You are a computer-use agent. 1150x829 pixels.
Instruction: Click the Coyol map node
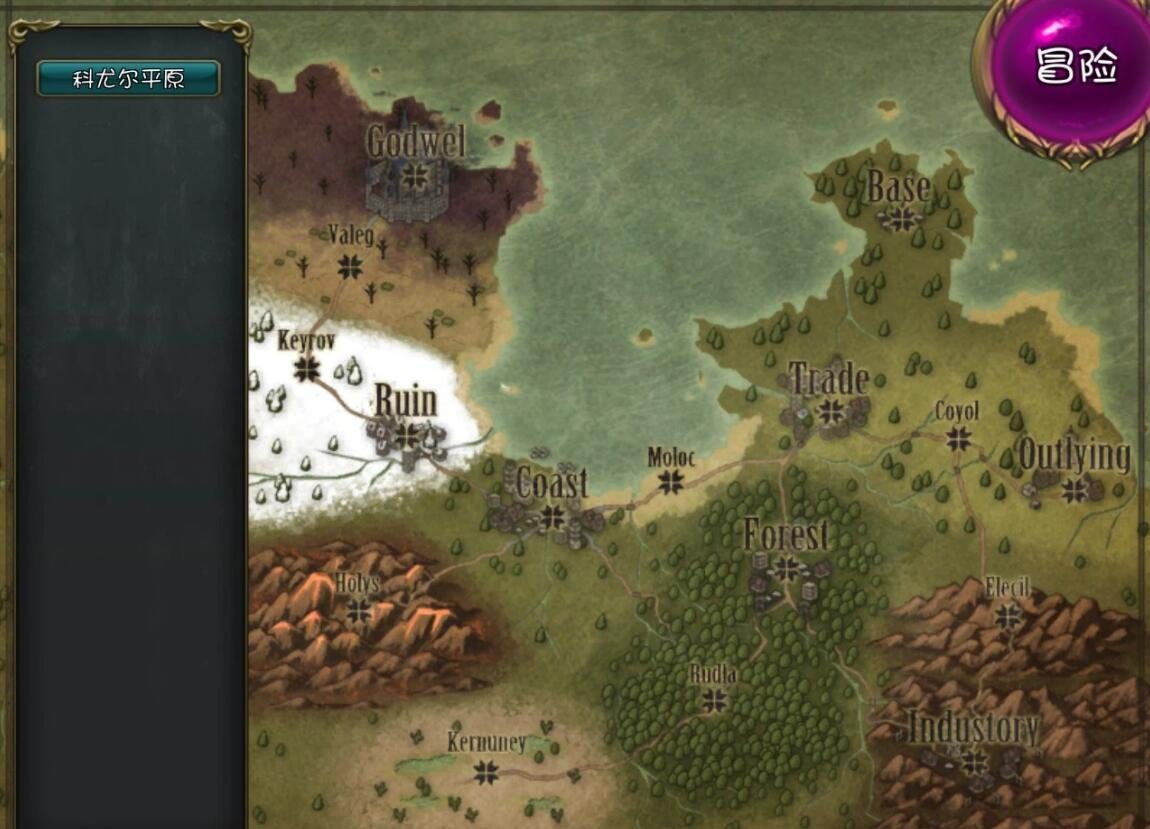(x=958, y=438)
